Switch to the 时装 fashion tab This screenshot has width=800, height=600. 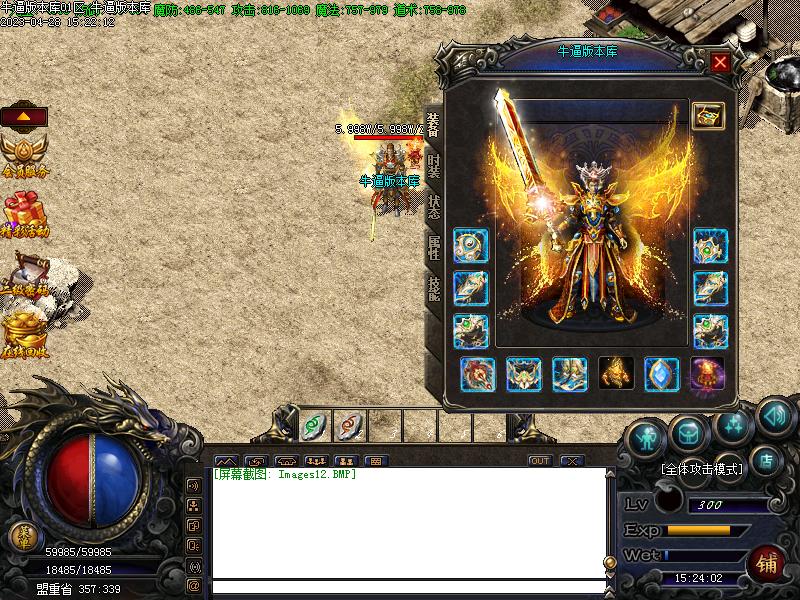434,165
